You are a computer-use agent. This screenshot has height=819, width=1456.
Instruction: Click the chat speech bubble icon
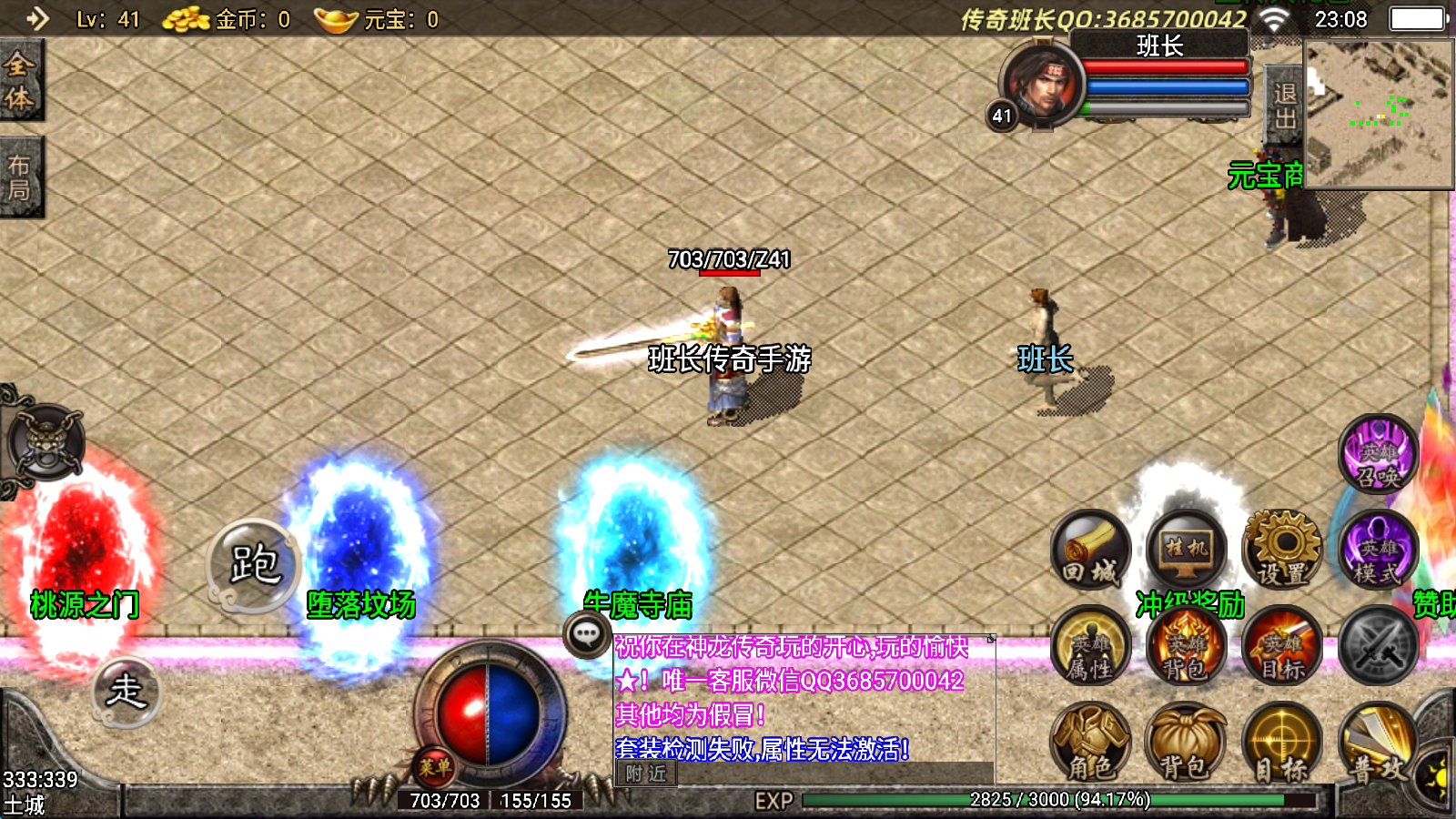[586, 634]
